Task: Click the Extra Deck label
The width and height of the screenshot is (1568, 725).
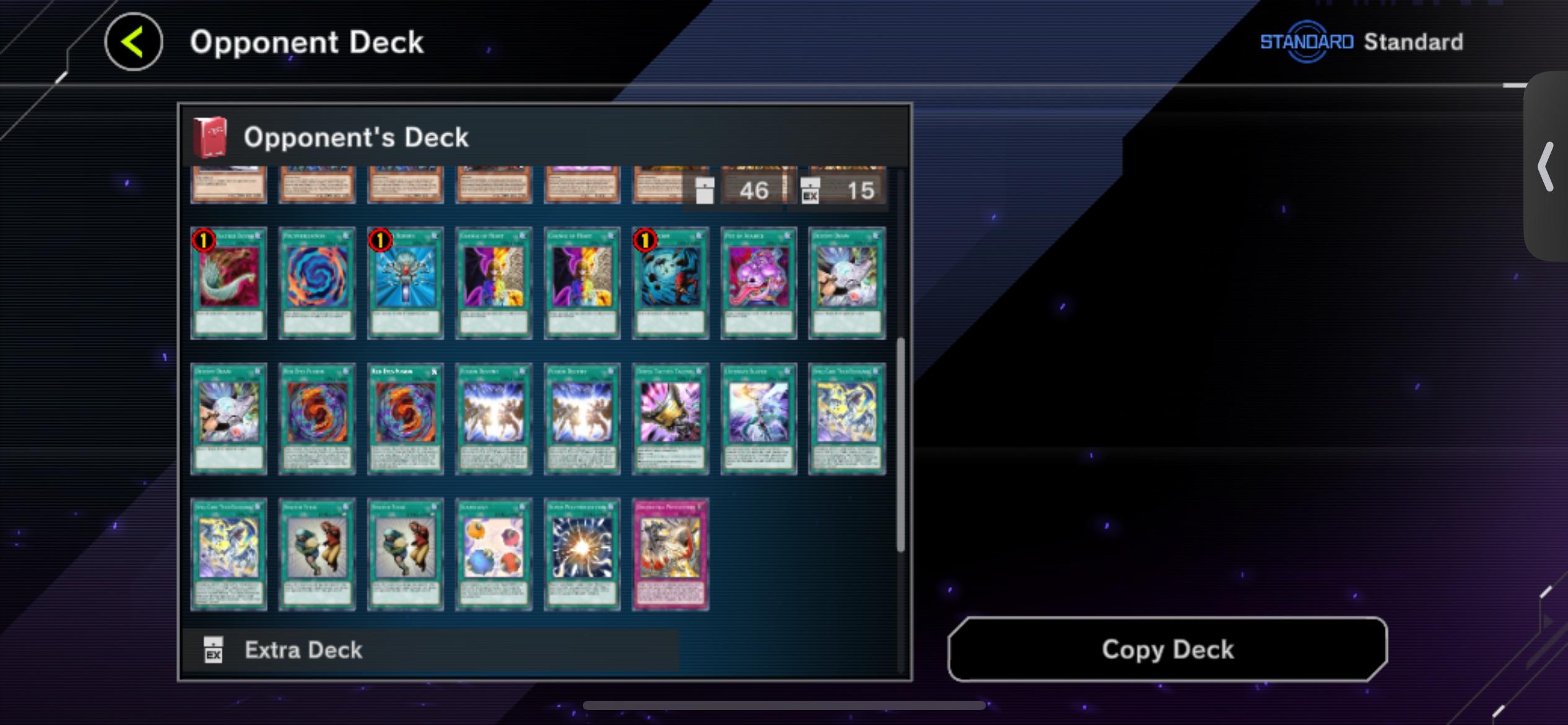Action: click(x=303, y=649)
